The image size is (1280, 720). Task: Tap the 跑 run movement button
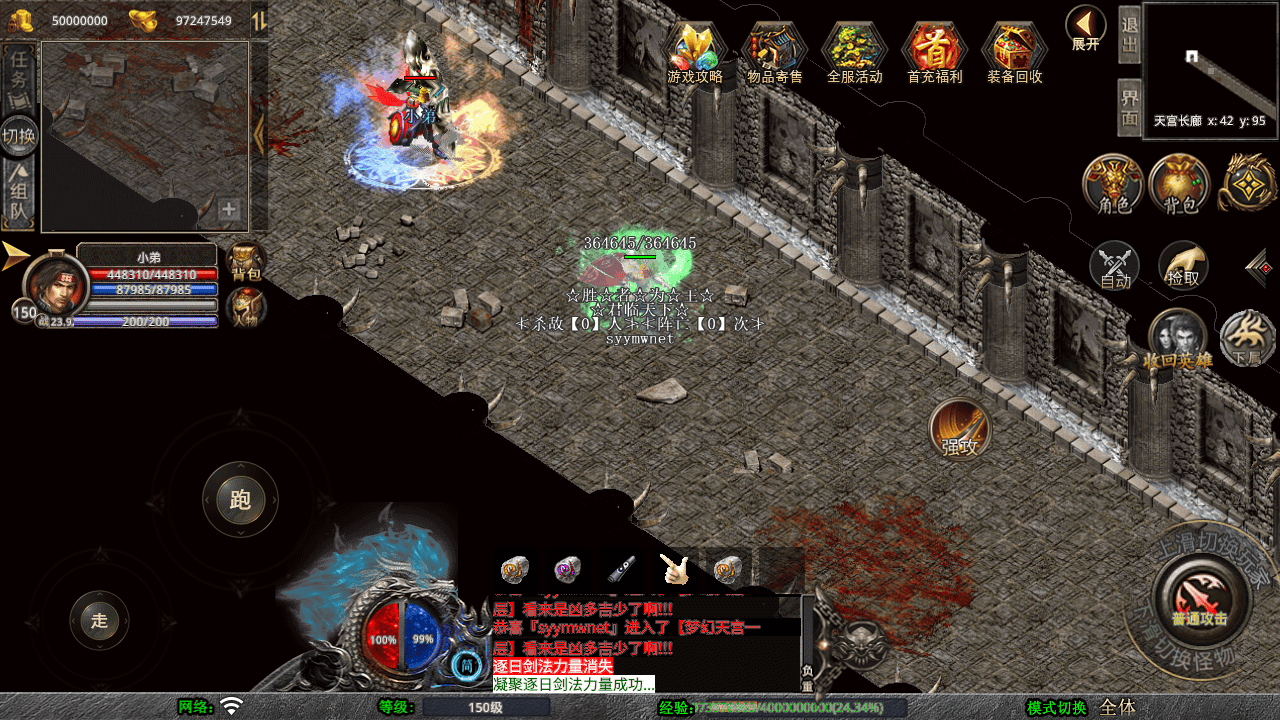240,499
